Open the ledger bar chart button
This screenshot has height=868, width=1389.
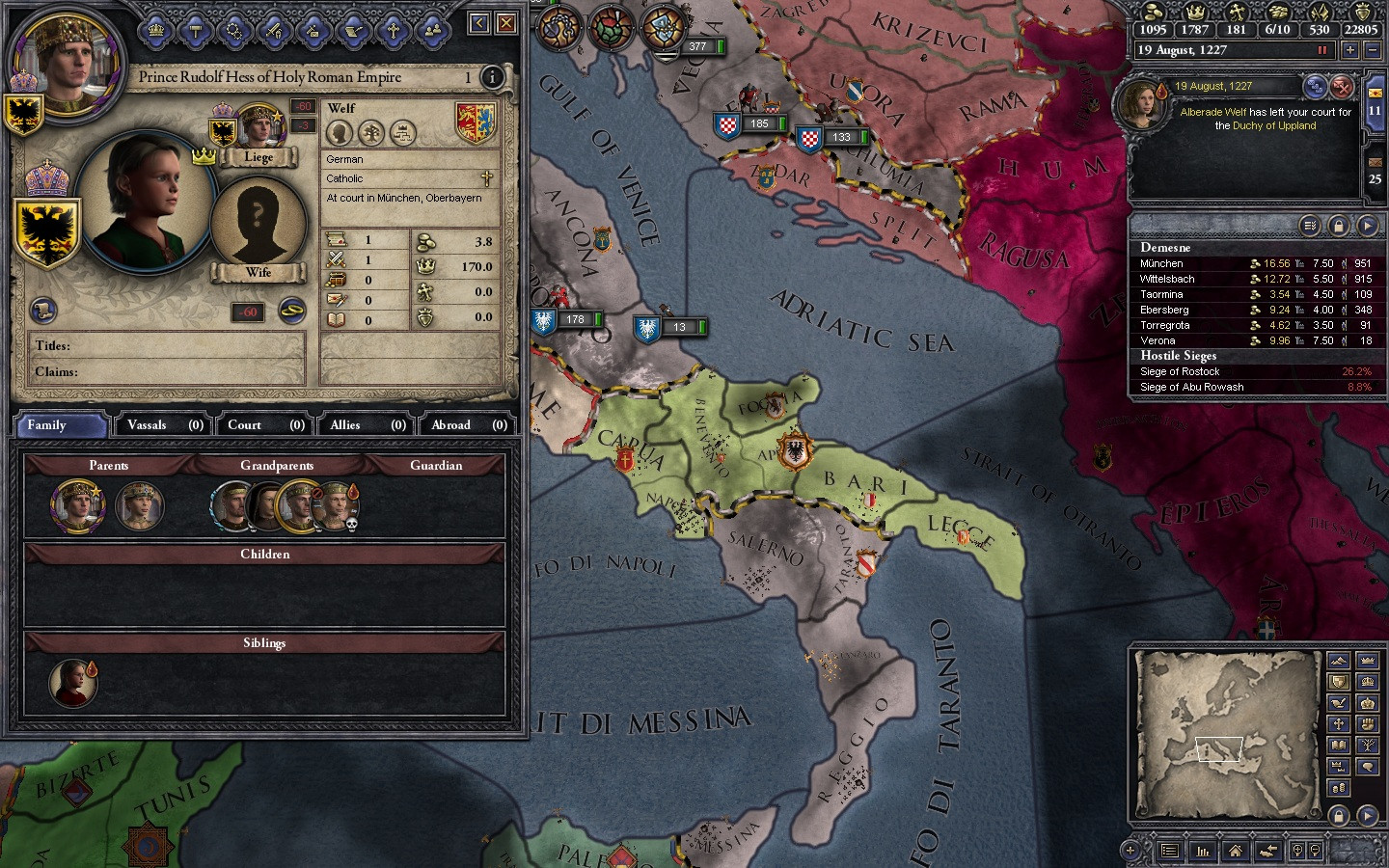pos(1203,851)
